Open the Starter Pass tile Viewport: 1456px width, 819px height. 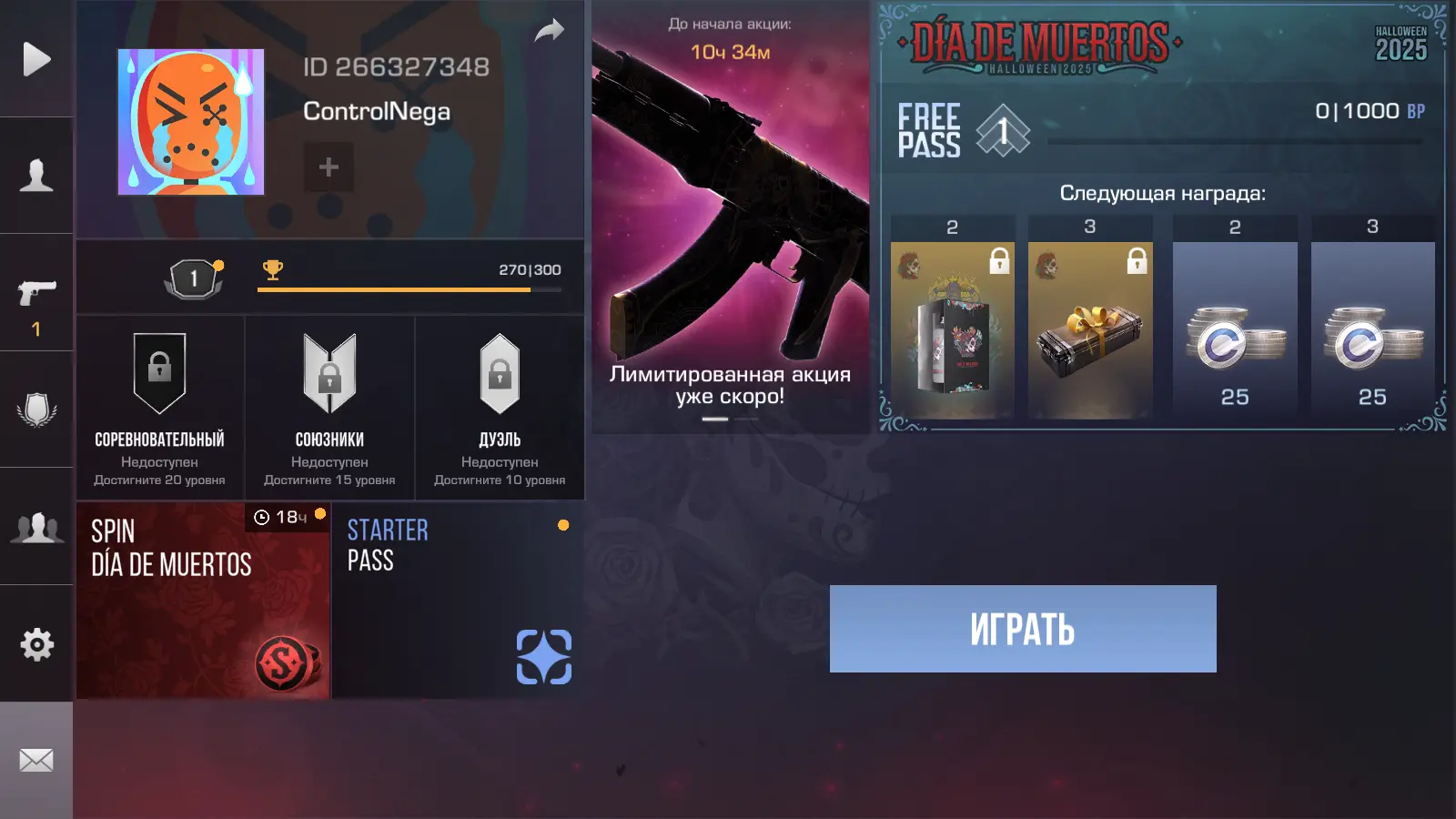(x=458, y=601)
